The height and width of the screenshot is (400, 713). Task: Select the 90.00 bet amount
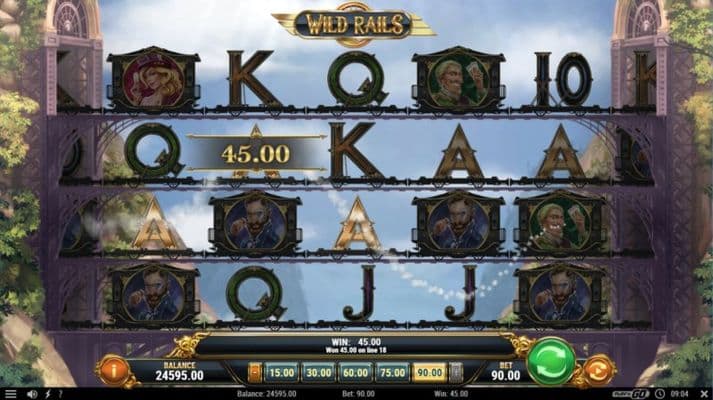point(430,372)
